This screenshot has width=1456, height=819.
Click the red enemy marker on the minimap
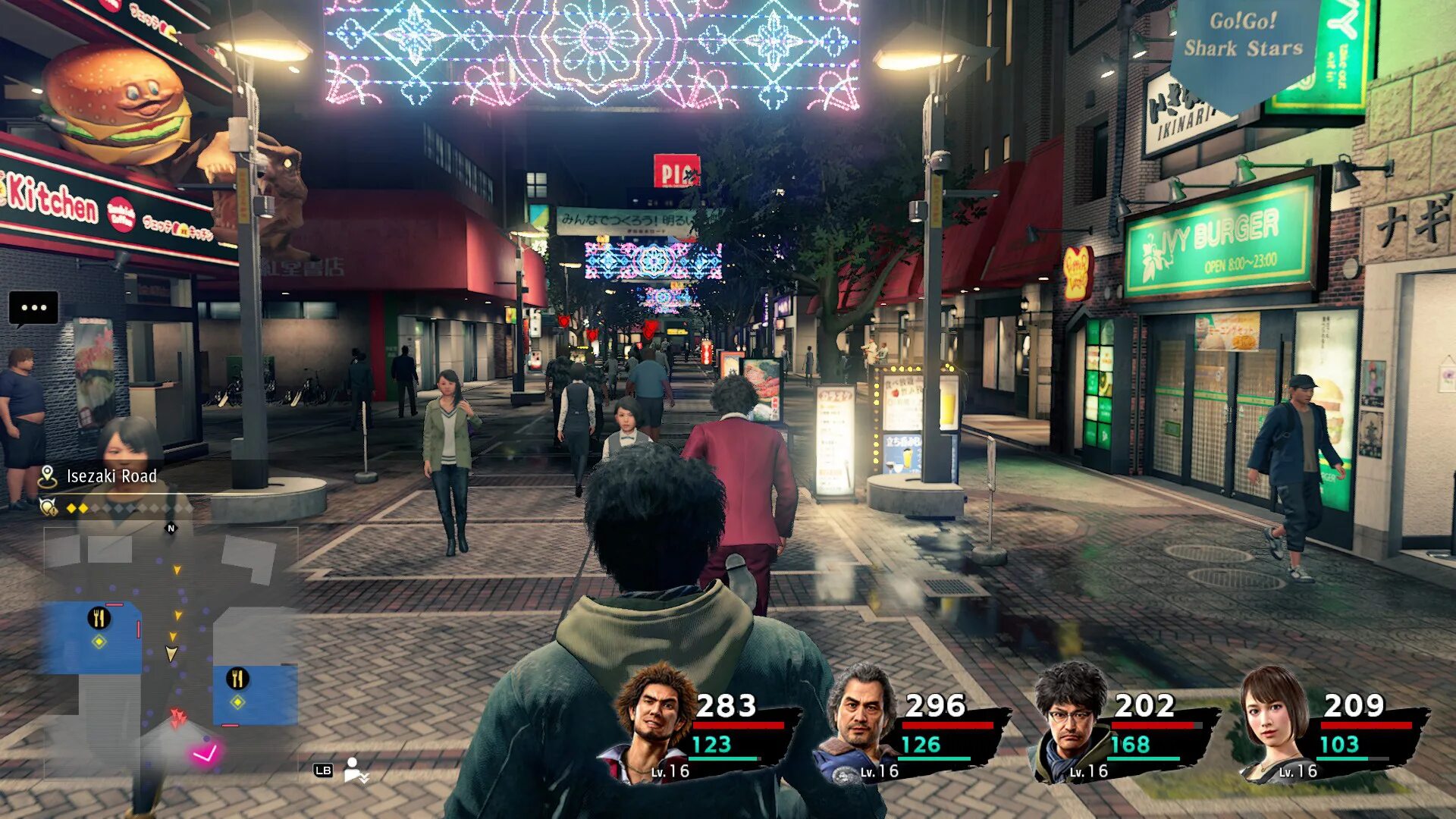[x=178, y=717]
